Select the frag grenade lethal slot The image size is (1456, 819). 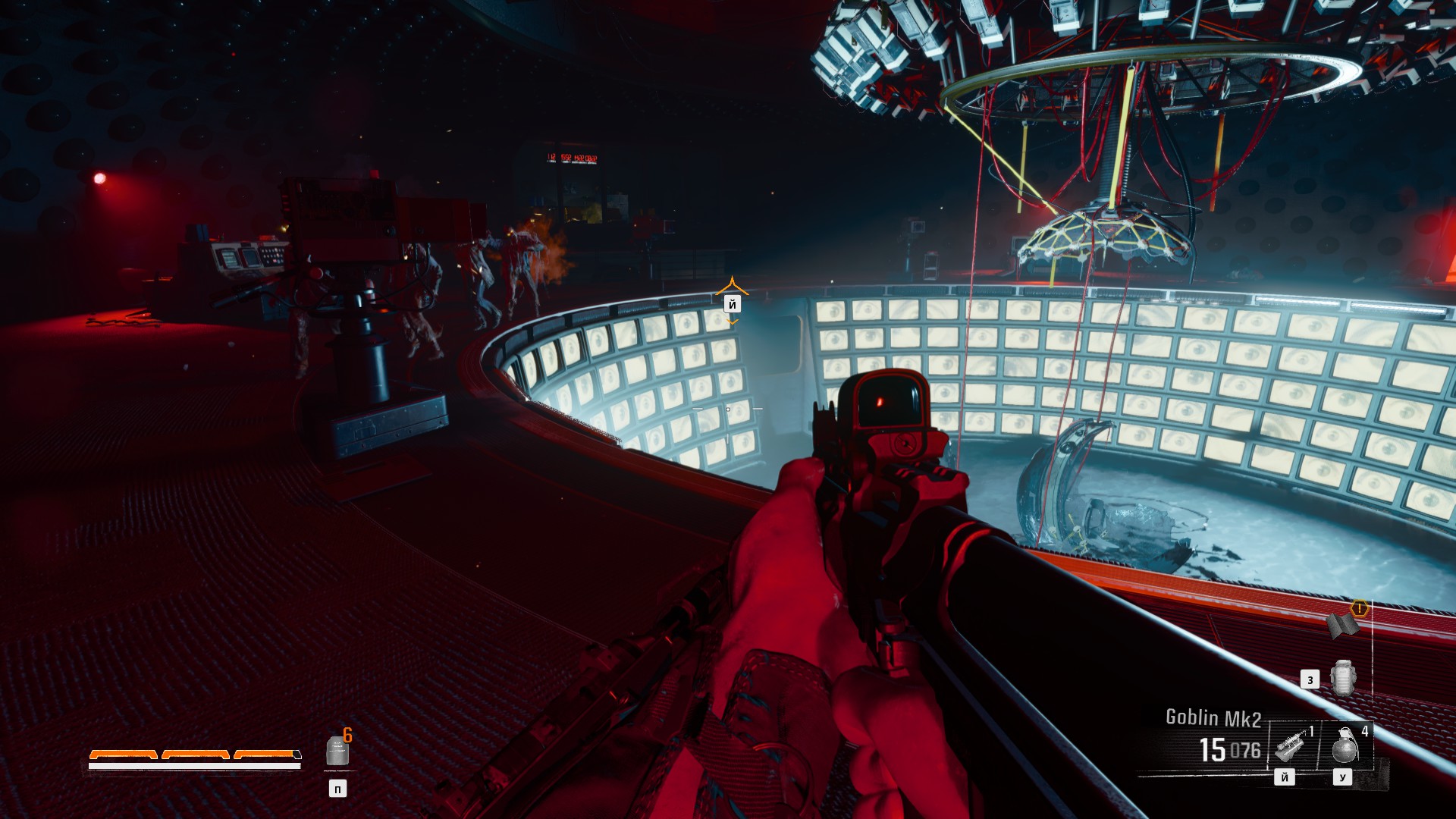[1345, 745]
